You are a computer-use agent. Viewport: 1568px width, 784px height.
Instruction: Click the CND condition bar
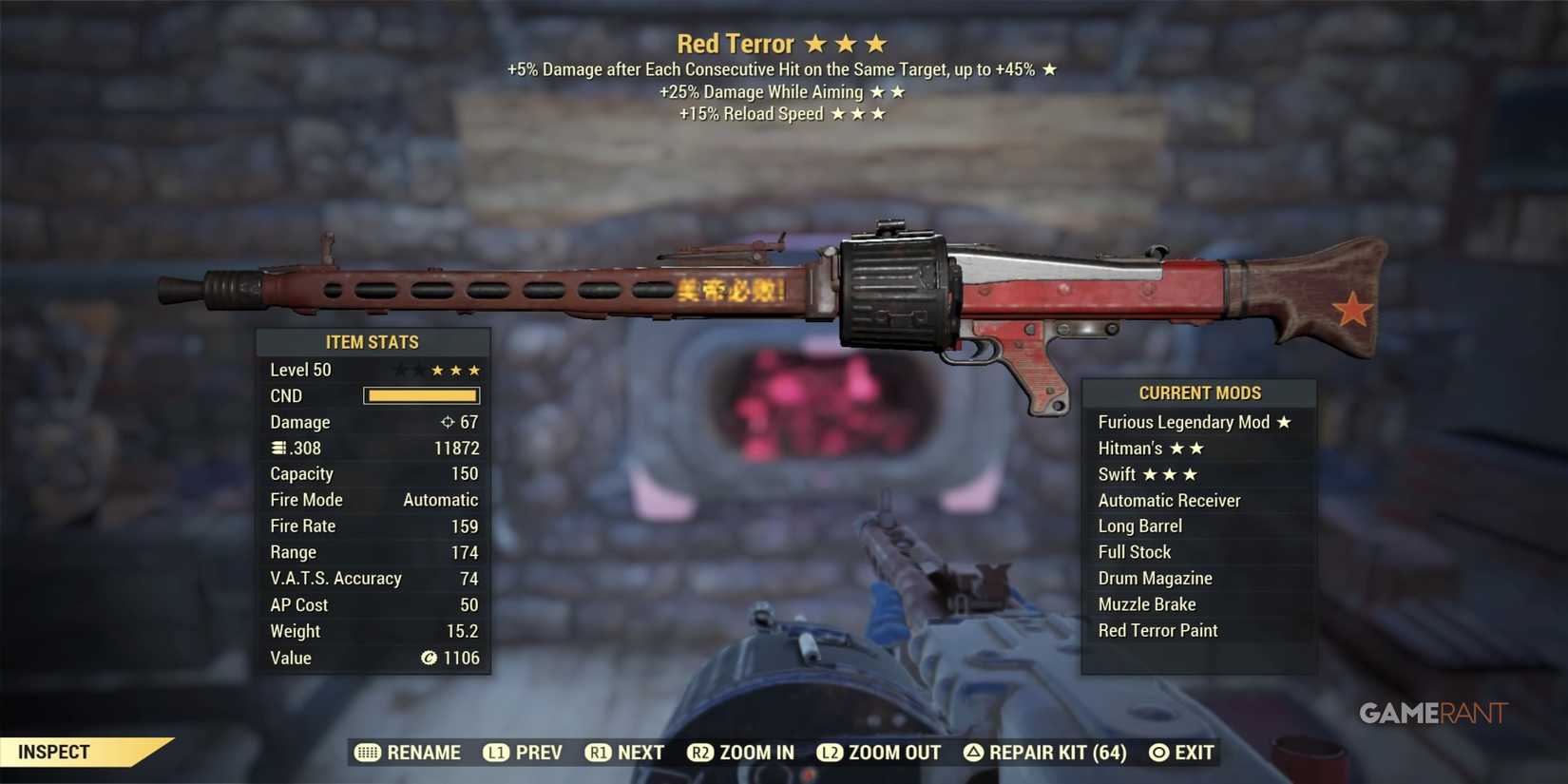click(421, 395)
